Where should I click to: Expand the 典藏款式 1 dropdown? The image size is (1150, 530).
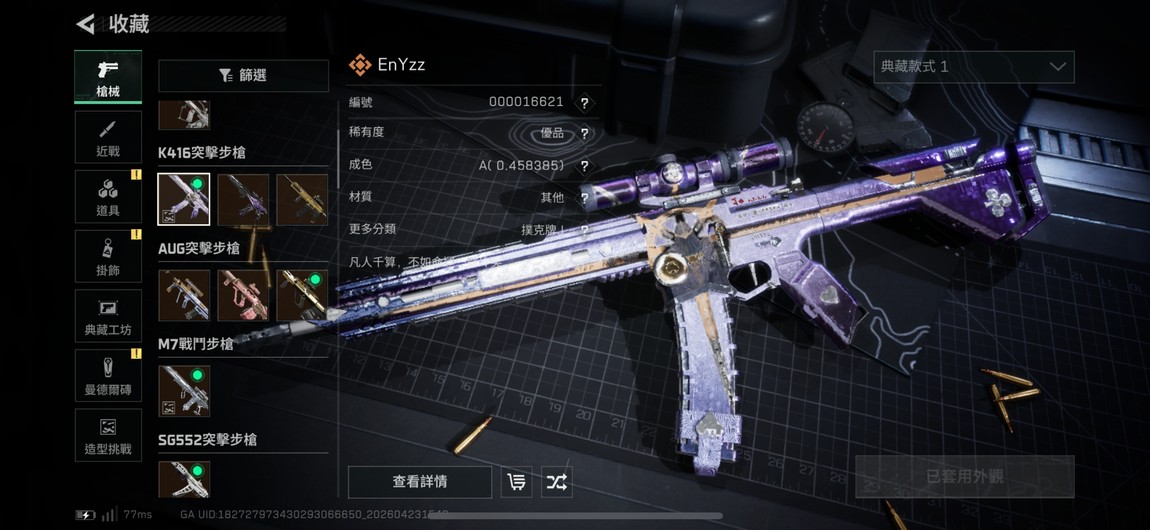click(973, 67)
